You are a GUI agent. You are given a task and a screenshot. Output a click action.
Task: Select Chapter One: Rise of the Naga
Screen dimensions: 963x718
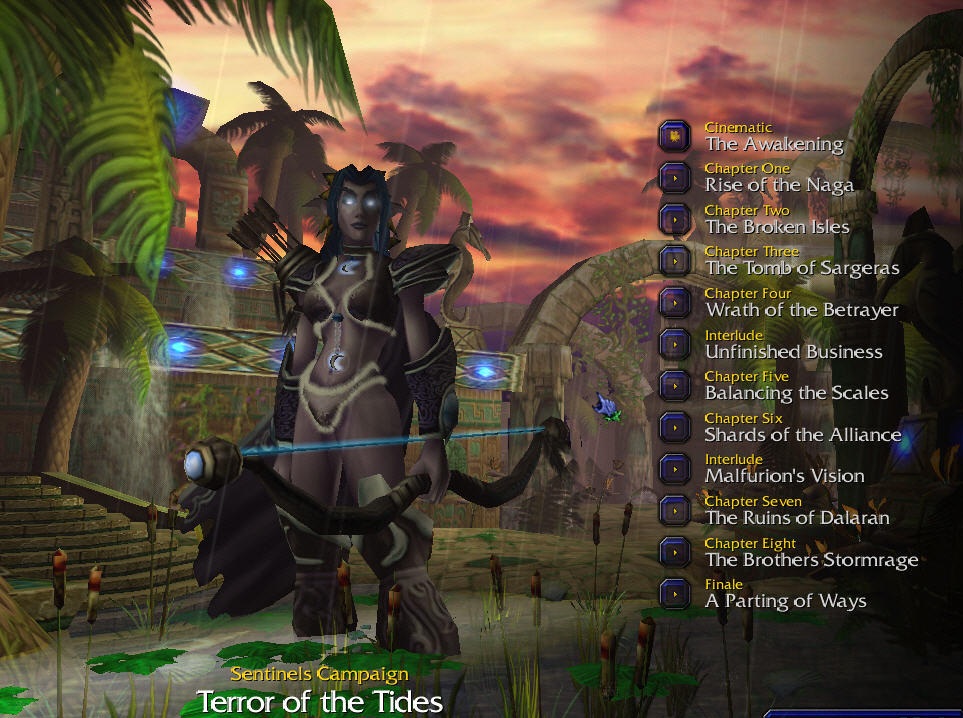(x=675, y=177)
